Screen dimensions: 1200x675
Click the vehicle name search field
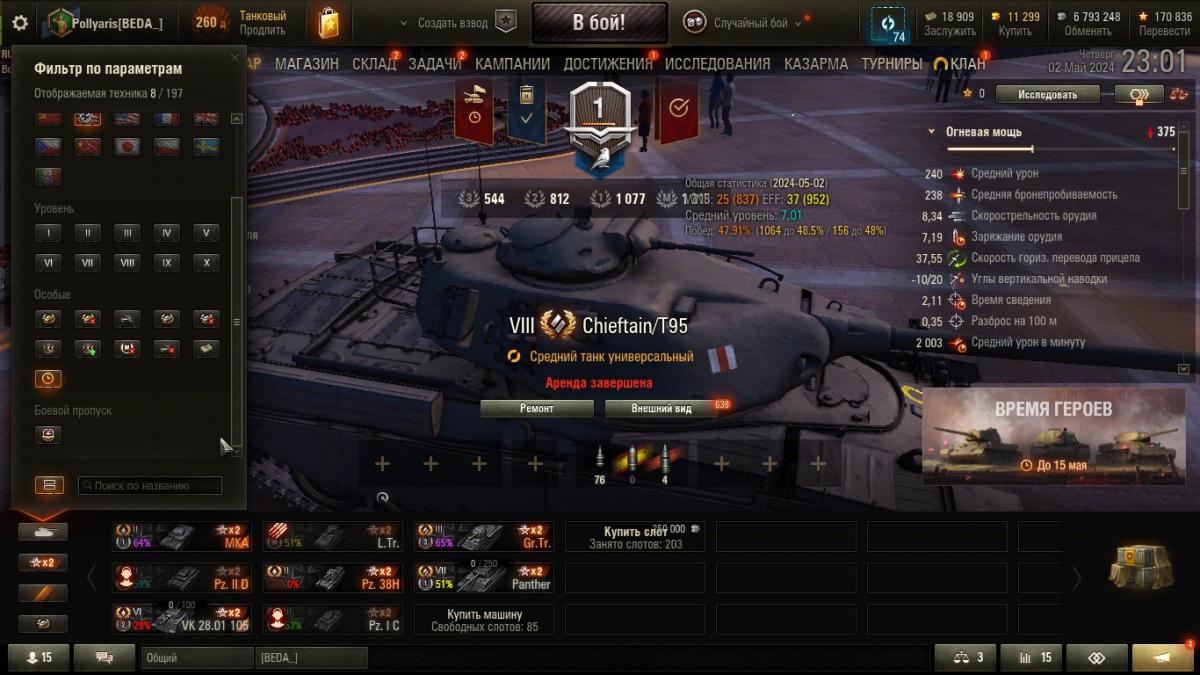(x=150, y=486)
